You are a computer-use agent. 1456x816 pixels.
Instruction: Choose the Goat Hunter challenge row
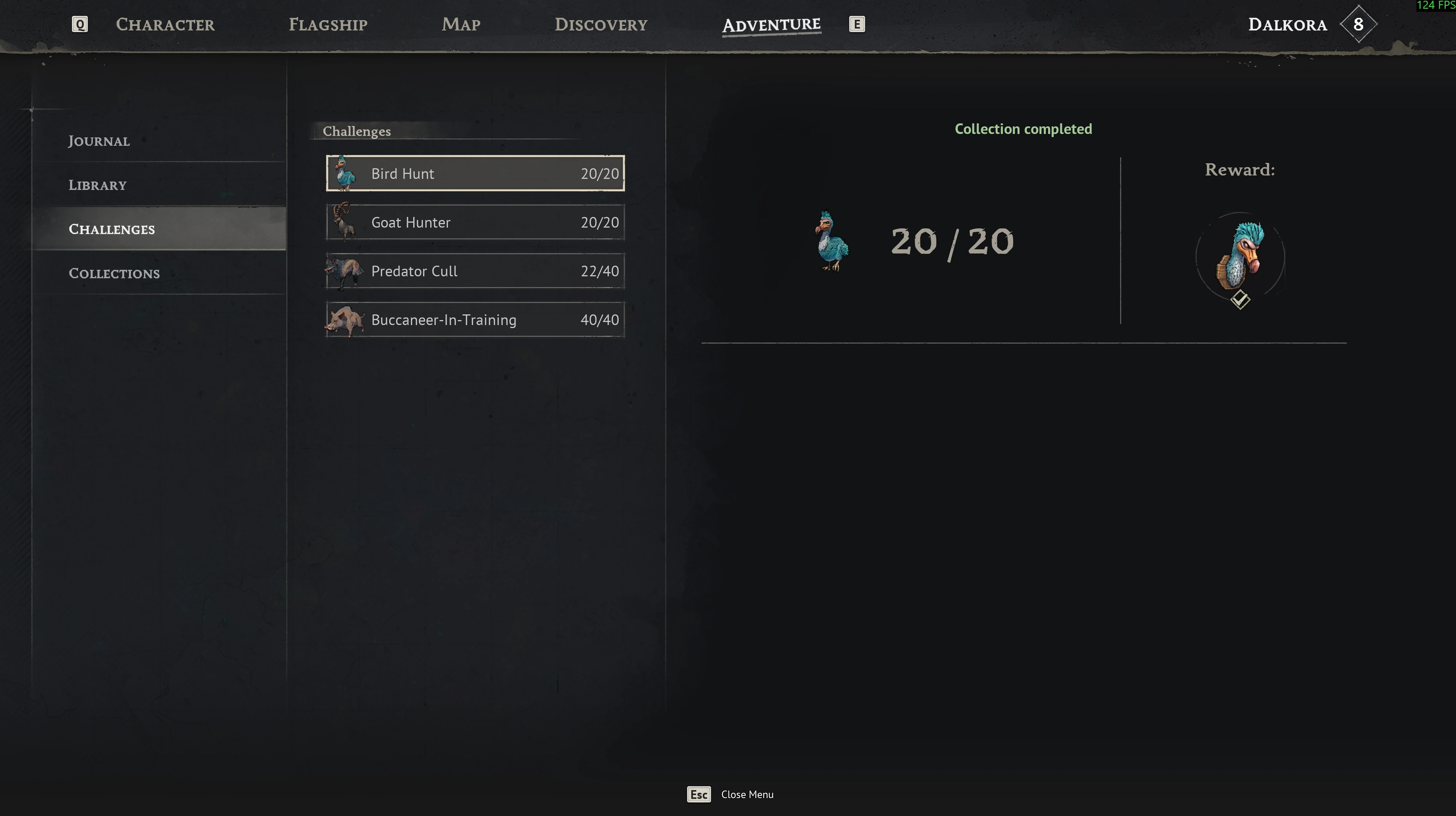point(475,222)
